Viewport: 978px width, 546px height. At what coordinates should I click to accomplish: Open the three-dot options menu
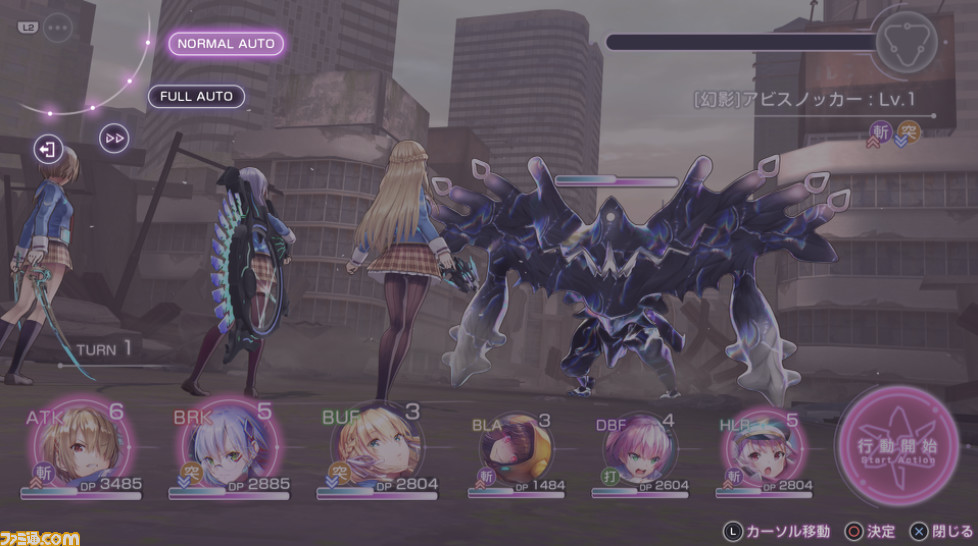tap(57, 28)
